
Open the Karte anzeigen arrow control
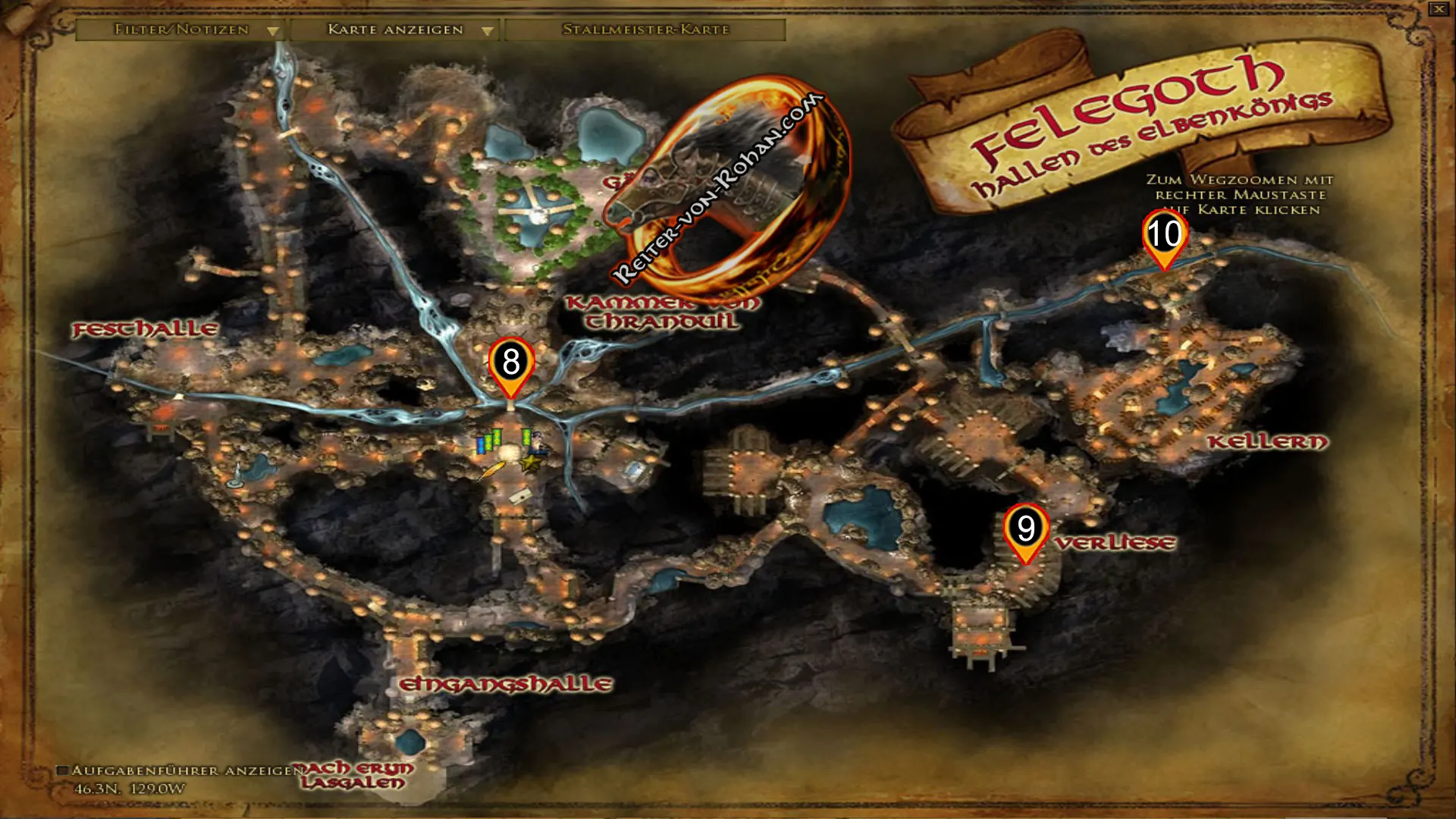pyautogui.click(x=486, y=30)
